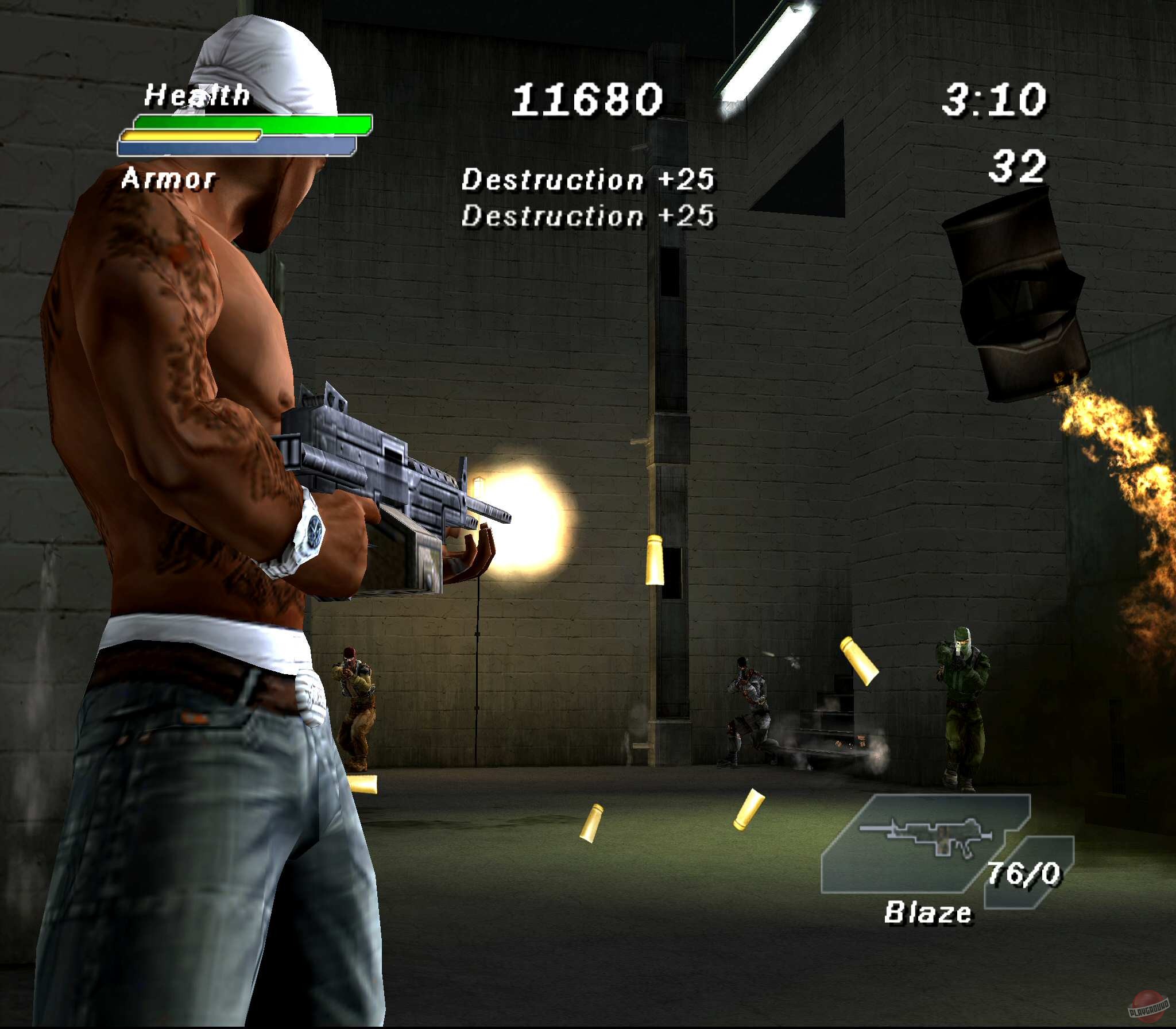Click the green health progress bar
The image size is (1176, 1029).
point(250,122)
